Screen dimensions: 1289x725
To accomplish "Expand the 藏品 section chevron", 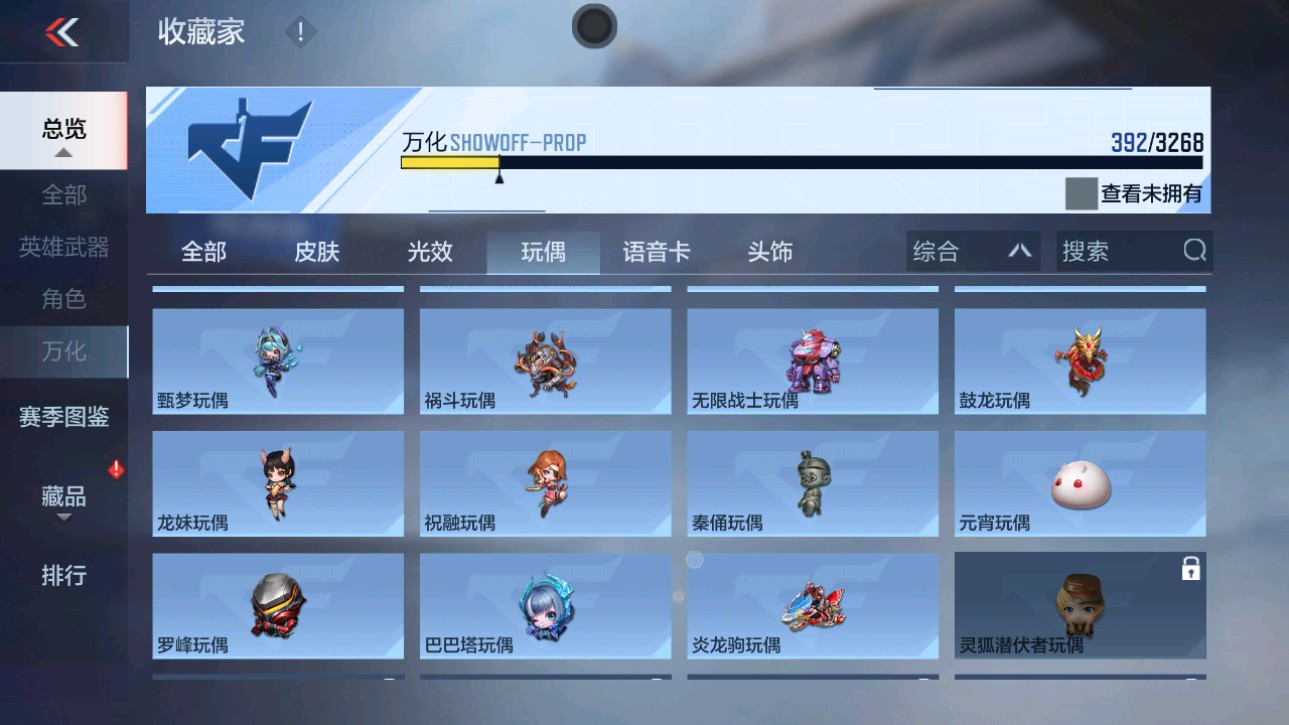I will pos(65,515).
